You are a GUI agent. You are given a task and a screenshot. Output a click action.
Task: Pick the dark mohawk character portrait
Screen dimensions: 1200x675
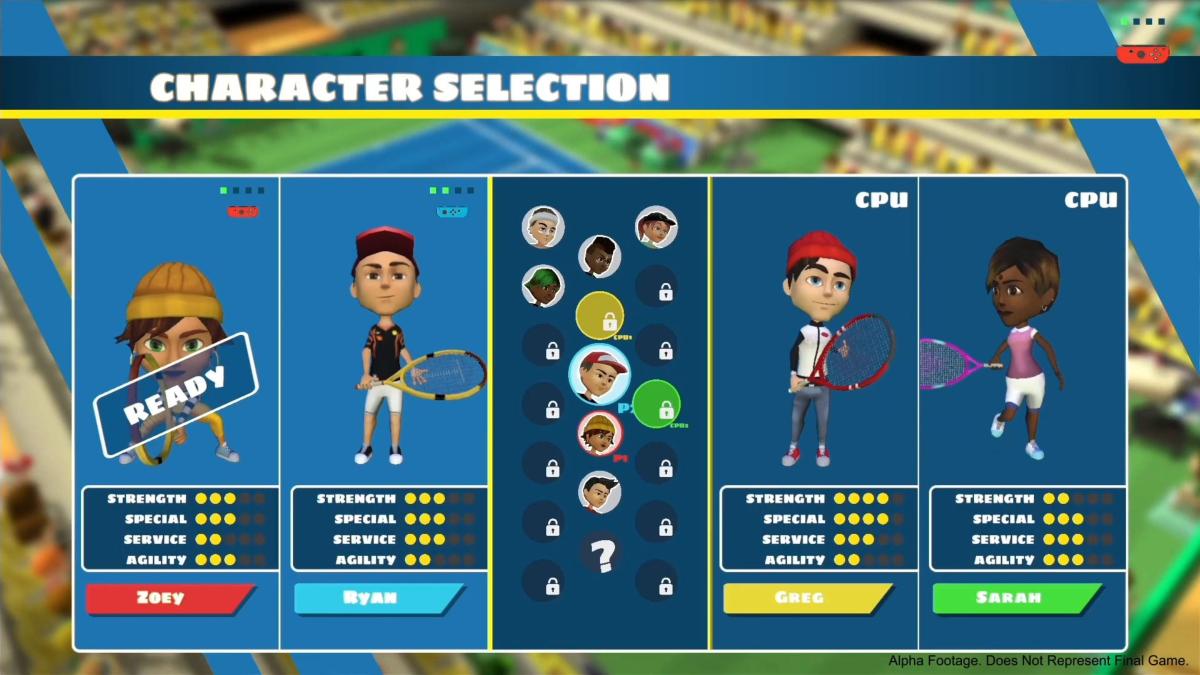(x=599, y=256)
